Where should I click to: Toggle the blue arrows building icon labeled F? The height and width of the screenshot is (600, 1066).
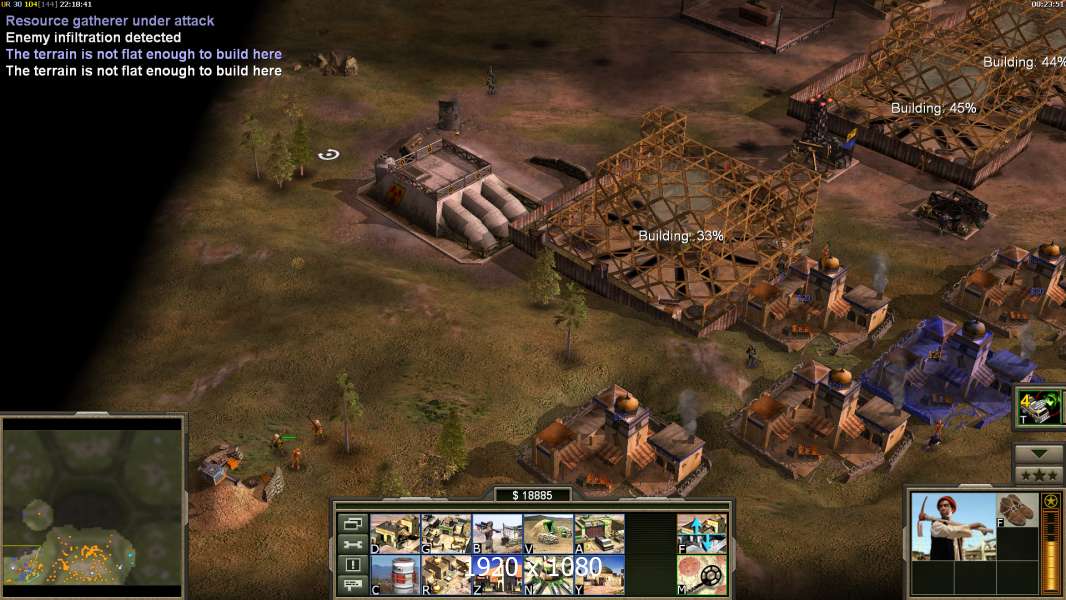click(x=702, y=533)
